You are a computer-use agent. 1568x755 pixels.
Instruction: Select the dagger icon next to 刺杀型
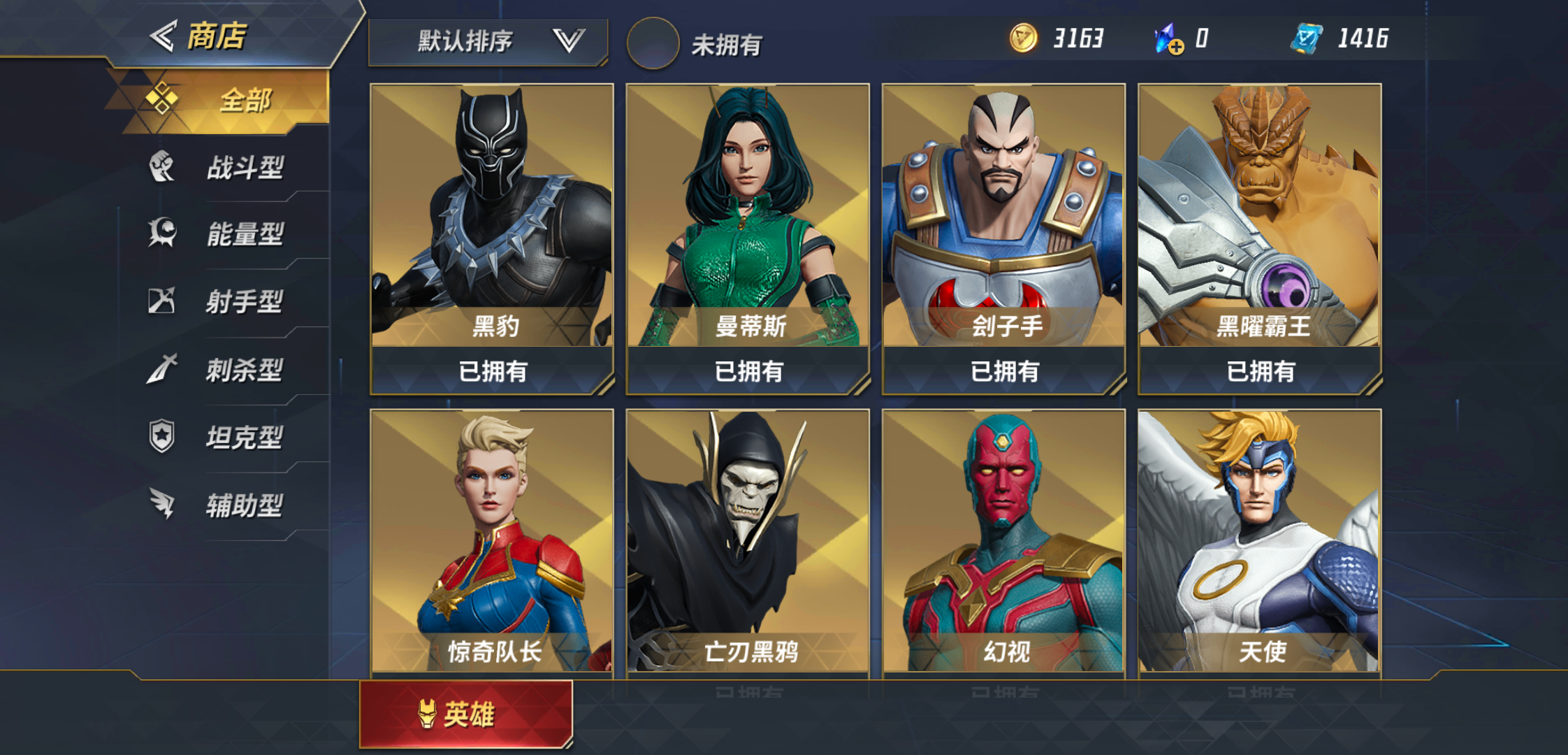[162, 370]
